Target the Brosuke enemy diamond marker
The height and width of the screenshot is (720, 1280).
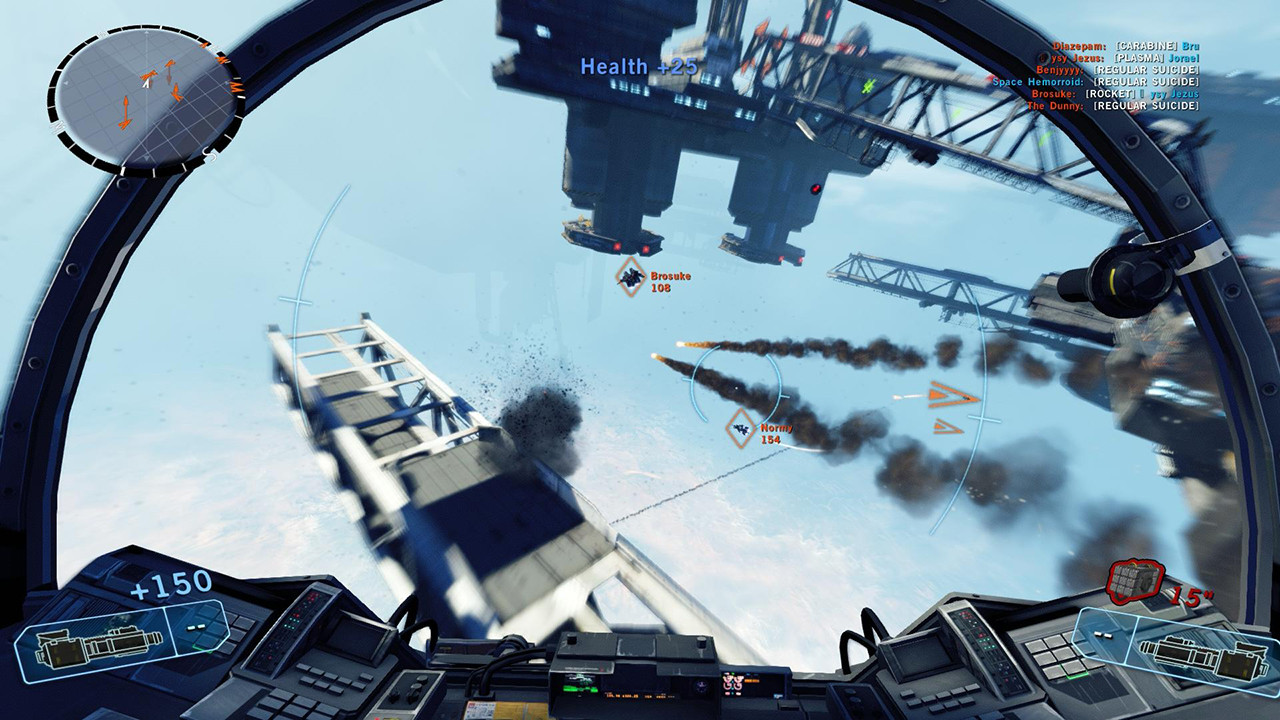631,277
